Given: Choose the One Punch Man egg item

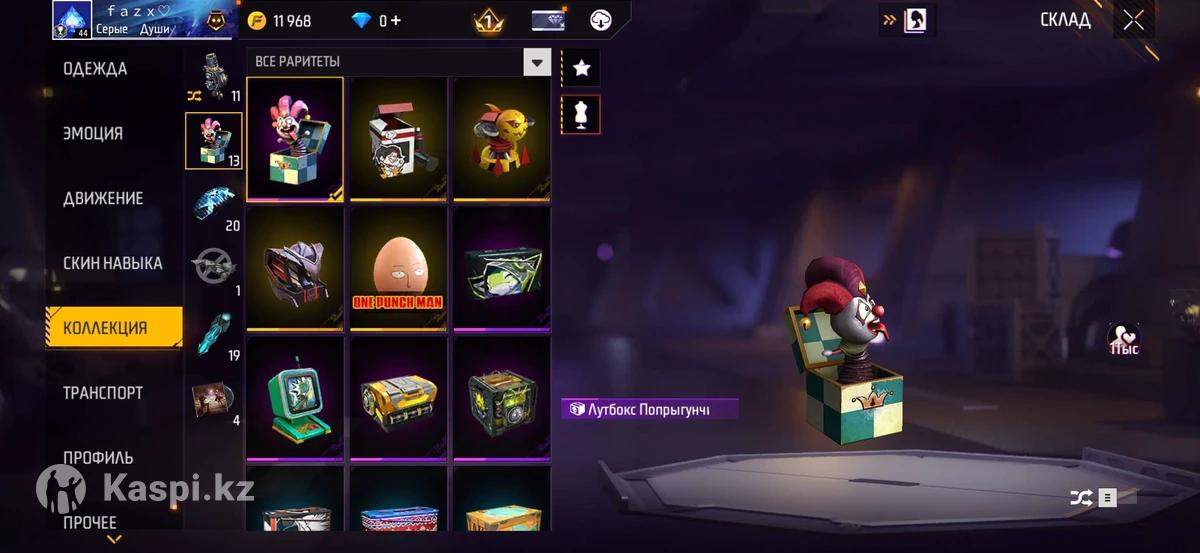Looking at the screenshot, I should click(x=398, y=269).
